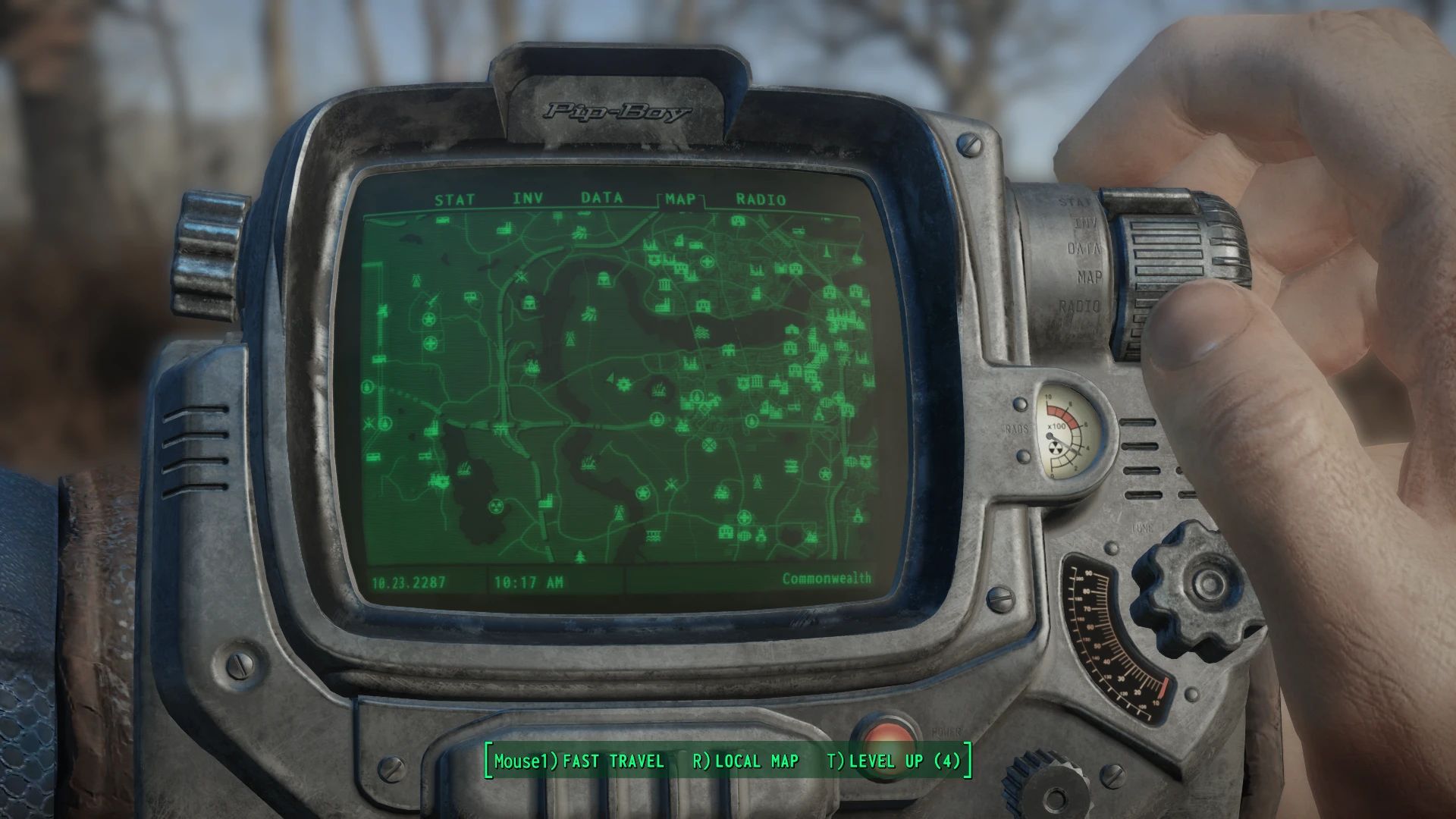
Task: Switch to the DATA tab
Action: click(602, 199)
